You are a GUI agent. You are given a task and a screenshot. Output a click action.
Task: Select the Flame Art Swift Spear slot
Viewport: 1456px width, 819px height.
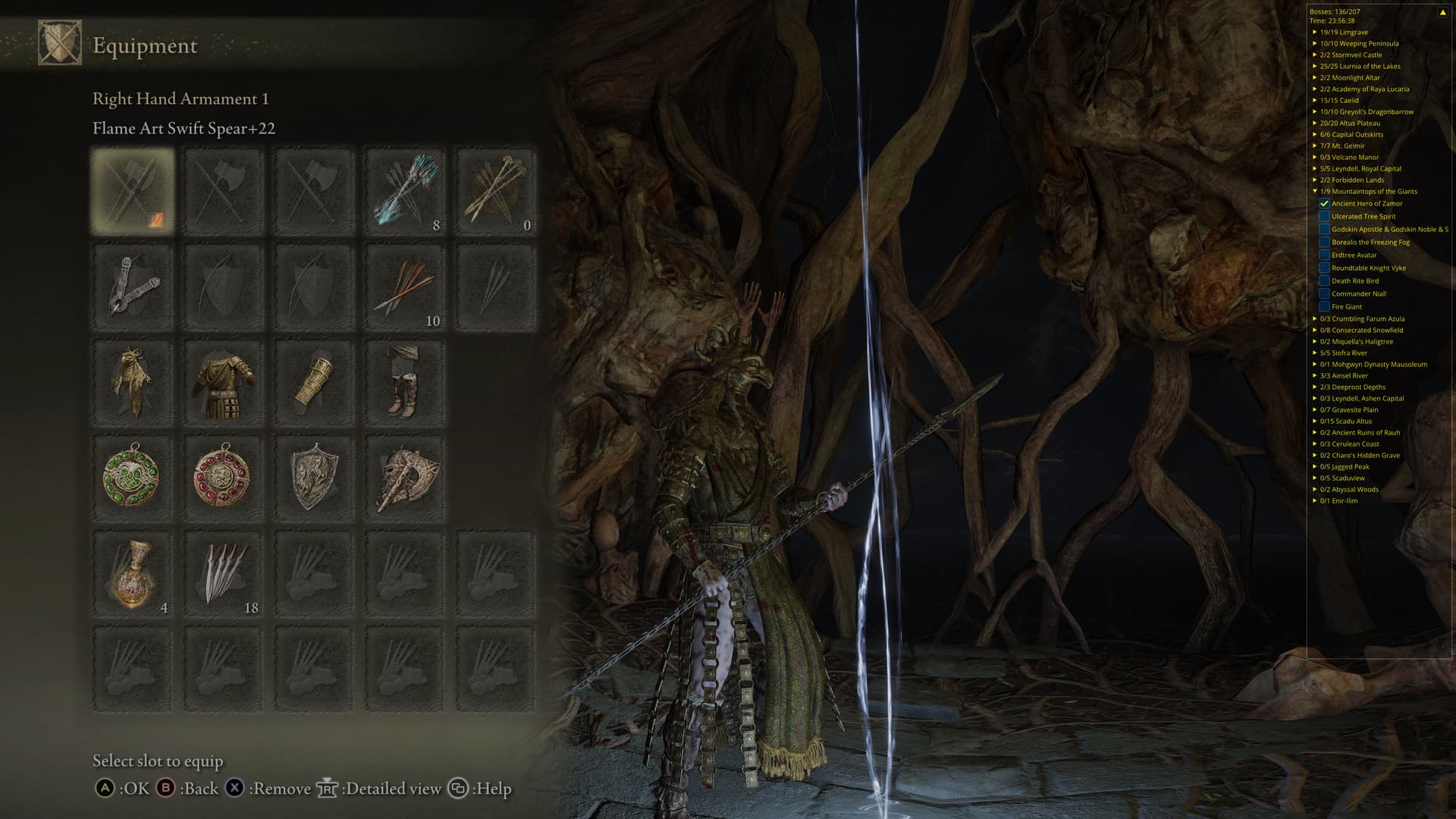click(133, 190)
